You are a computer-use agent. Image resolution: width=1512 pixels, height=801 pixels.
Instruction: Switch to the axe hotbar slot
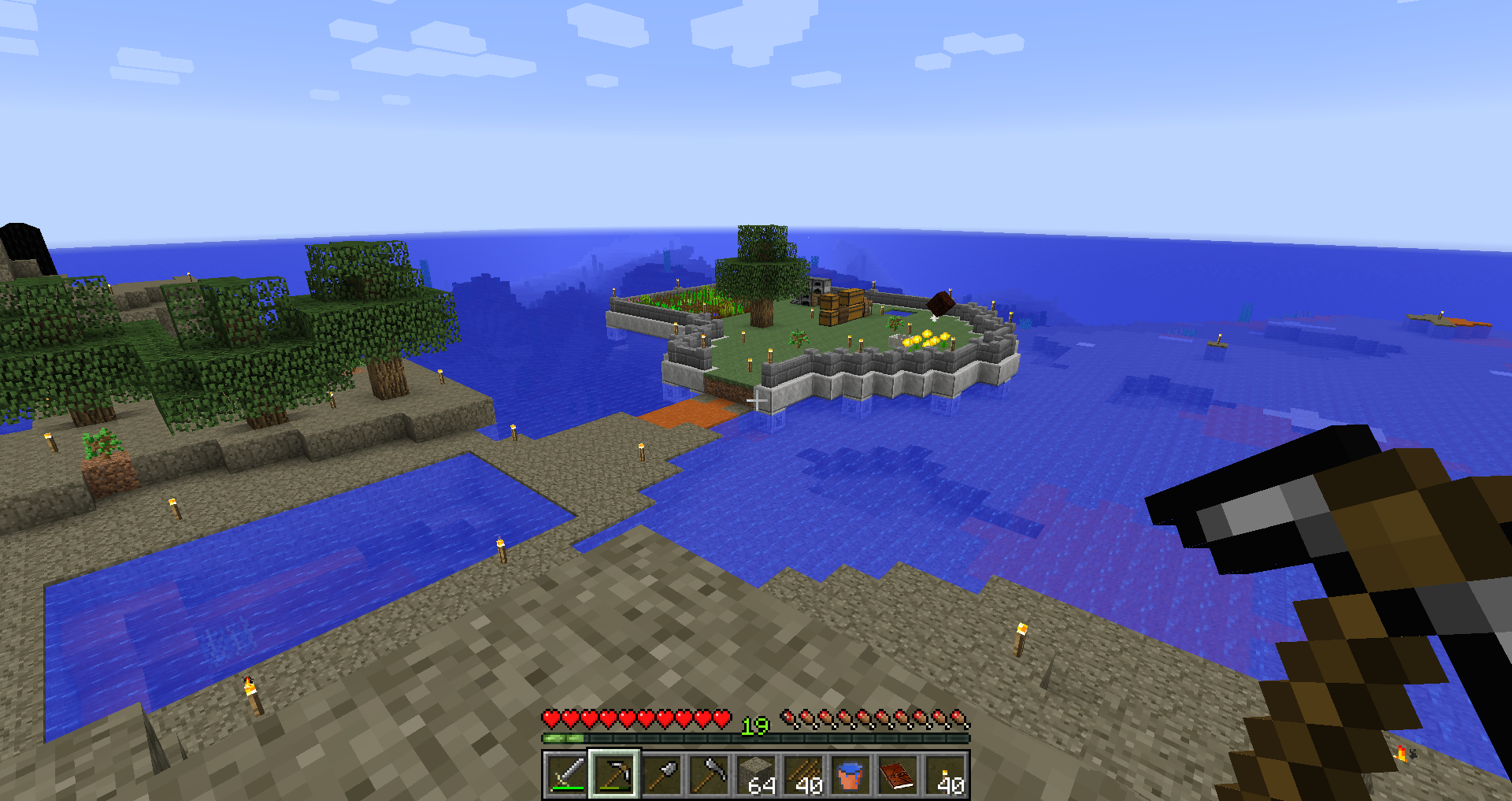pos(709,774)
